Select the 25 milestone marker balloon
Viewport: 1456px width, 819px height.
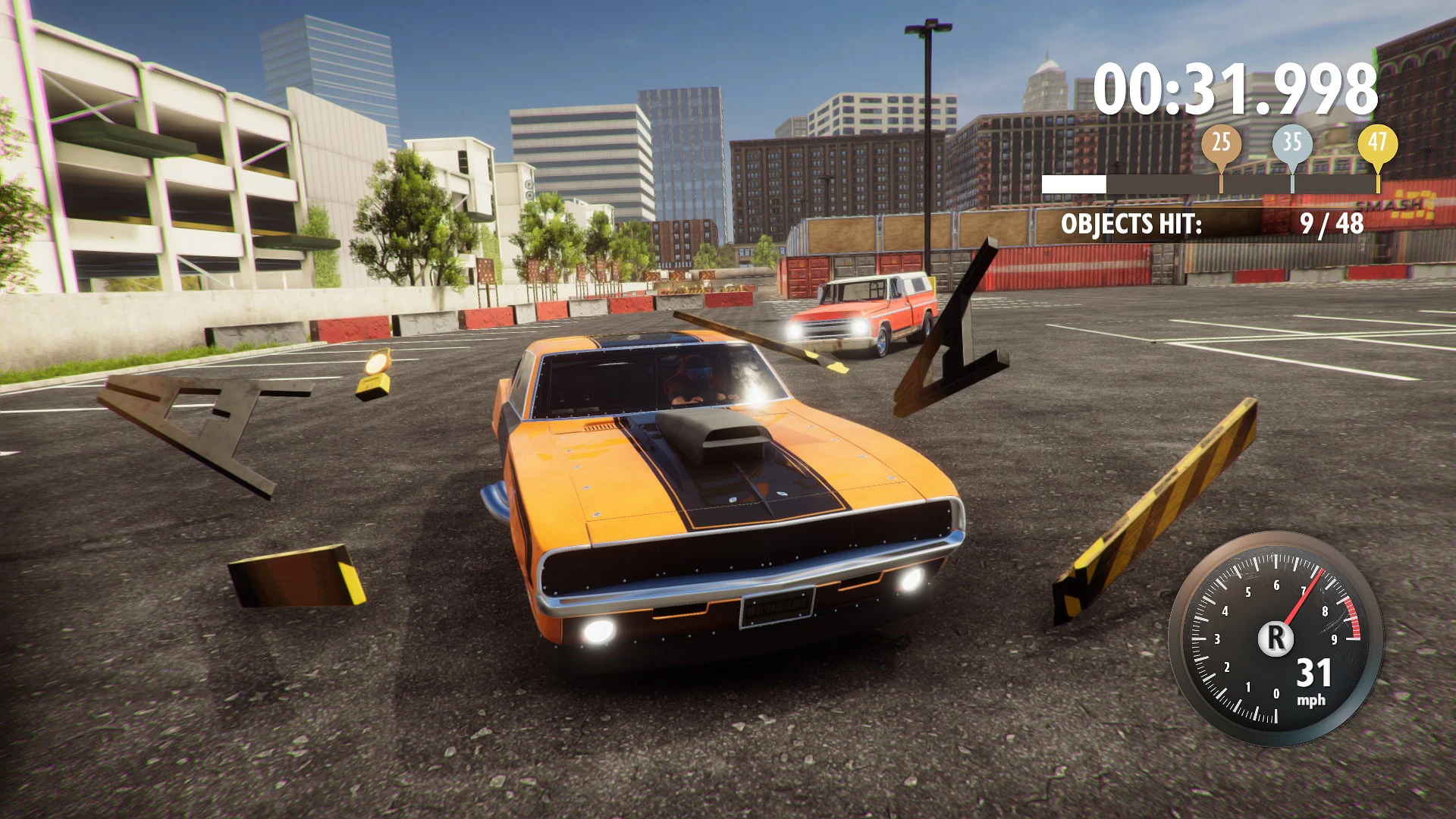coord(1222,142)
